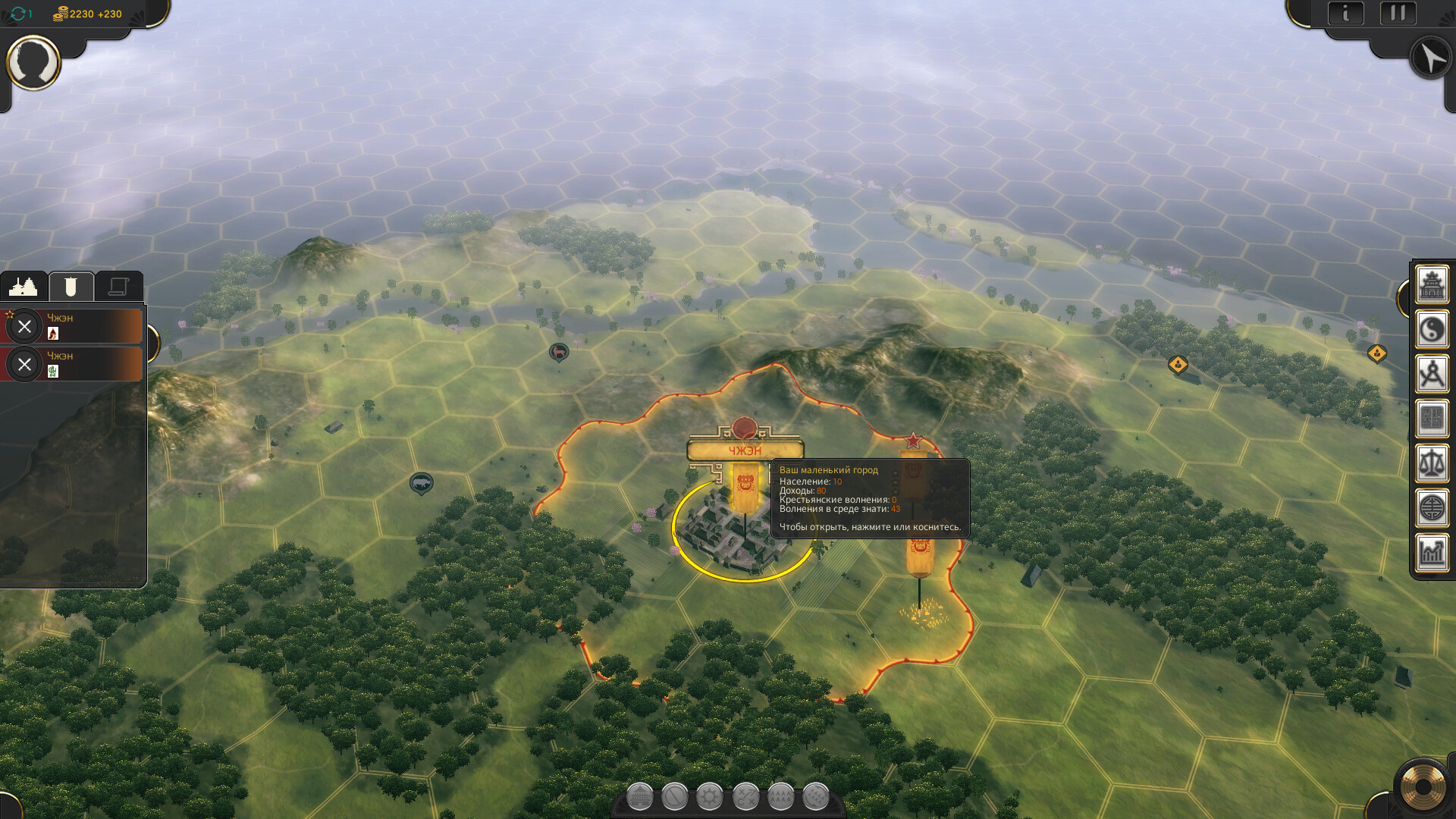Image resolution: width=1456 pixels, height=819 pixels.
Task: Click the gear action button in bottom bar
Action: coord(710,797)
